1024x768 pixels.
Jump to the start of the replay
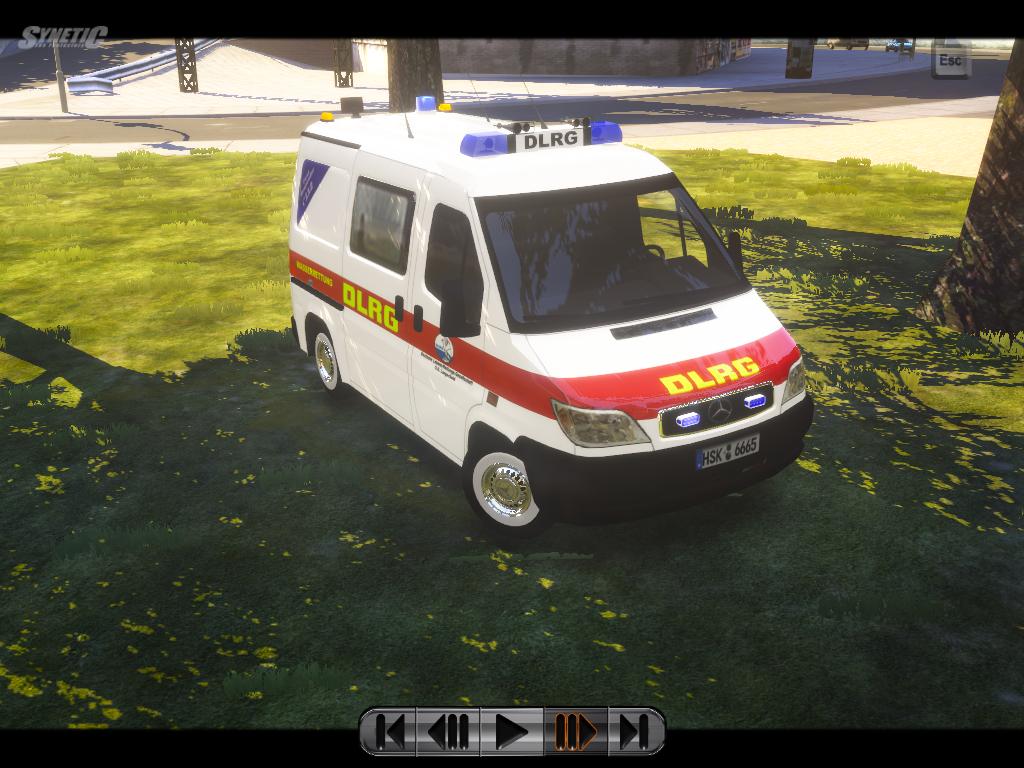(x=390, y=732)
